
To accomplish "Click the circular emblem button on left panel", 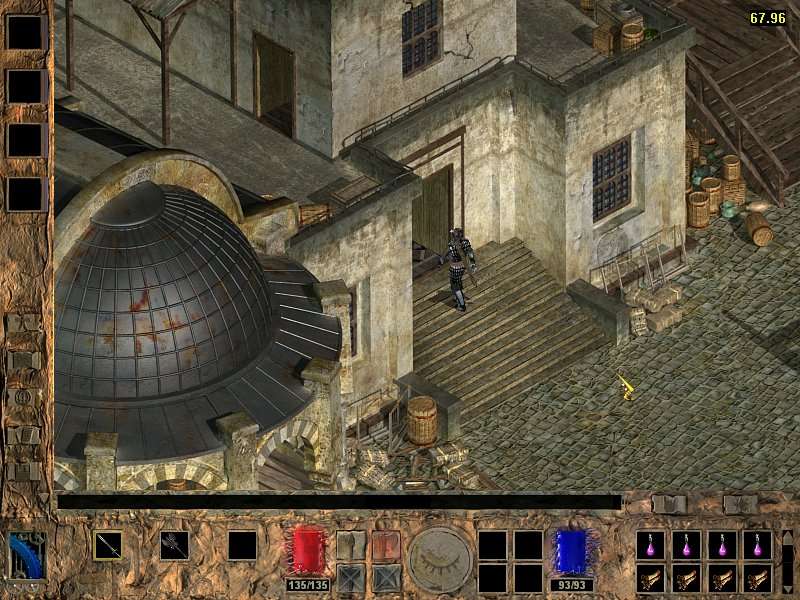I will [24, 398].
